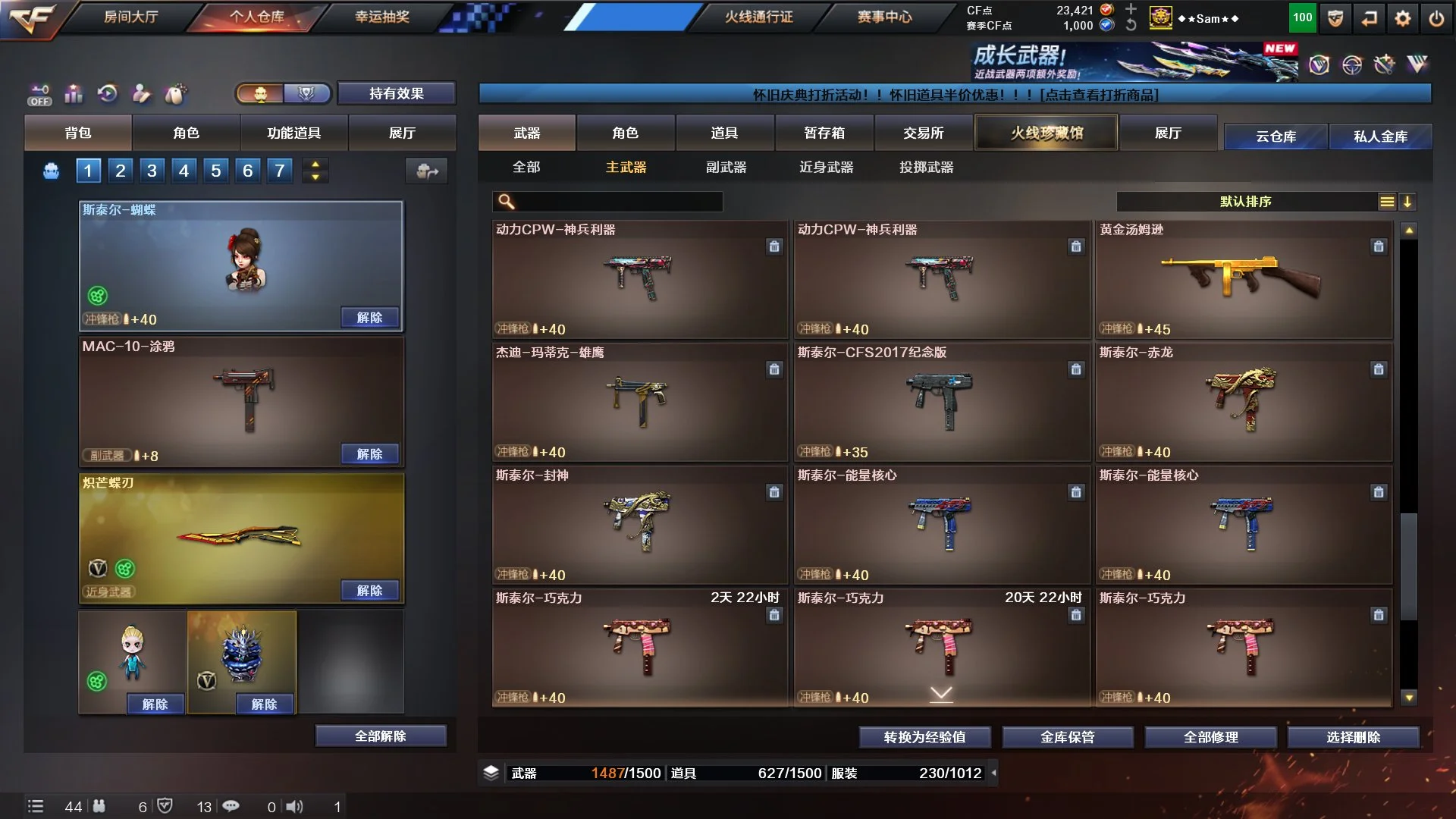Open the 火线珍藏馆 collection tab
Viewport: 1456px width, 819px height.
tap(1046, 133)
